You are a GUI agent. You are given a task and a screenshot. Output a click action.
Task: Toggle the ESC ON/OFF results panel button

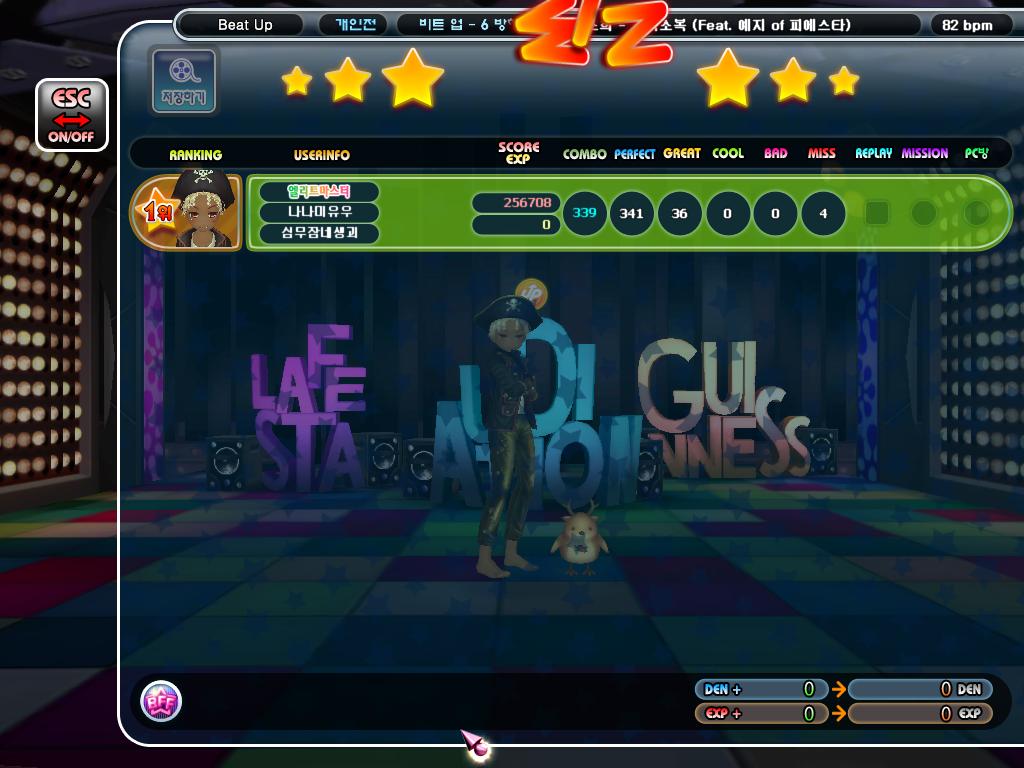[71, 114]
